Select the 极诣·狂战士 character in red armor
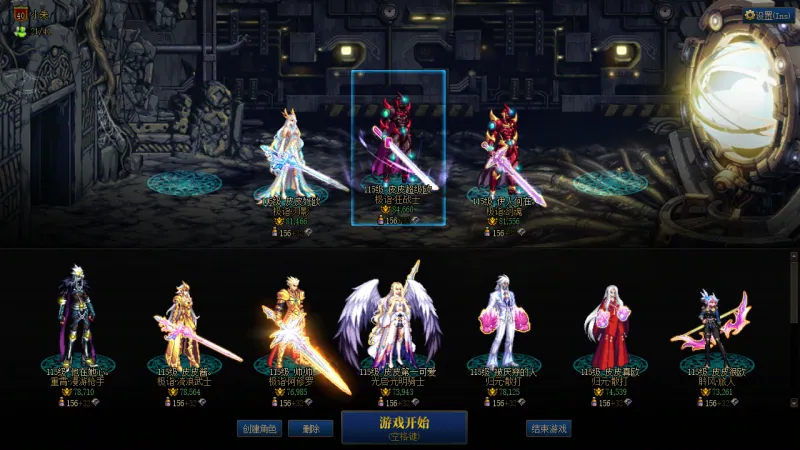The width and height of the screenshot is (800, 450). [x=397, y=150]
